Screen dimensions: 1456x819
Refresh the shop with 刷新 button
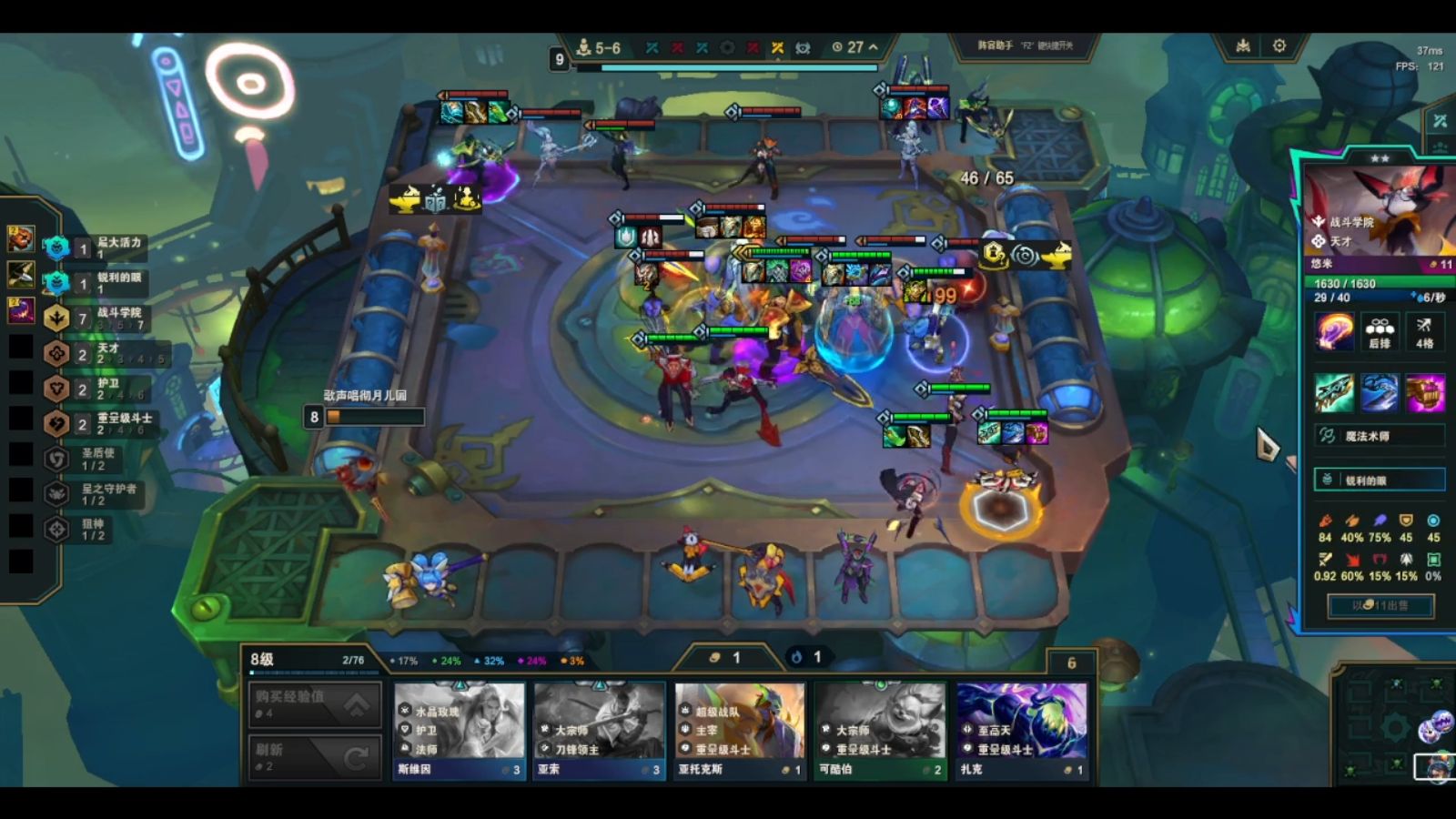pos(314,756)
